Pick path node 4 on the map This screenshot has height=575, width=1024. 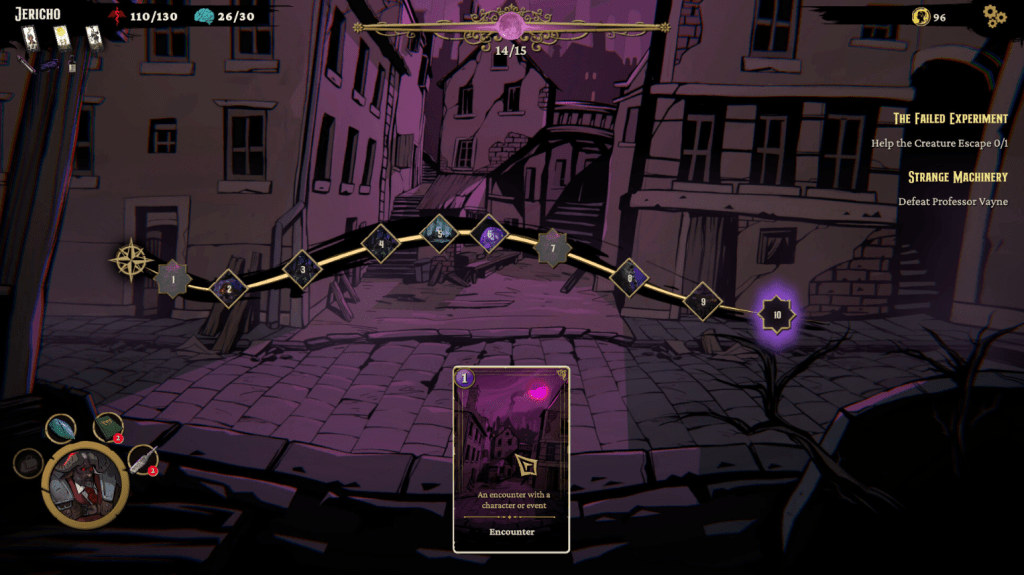click(x=380, y=242)
